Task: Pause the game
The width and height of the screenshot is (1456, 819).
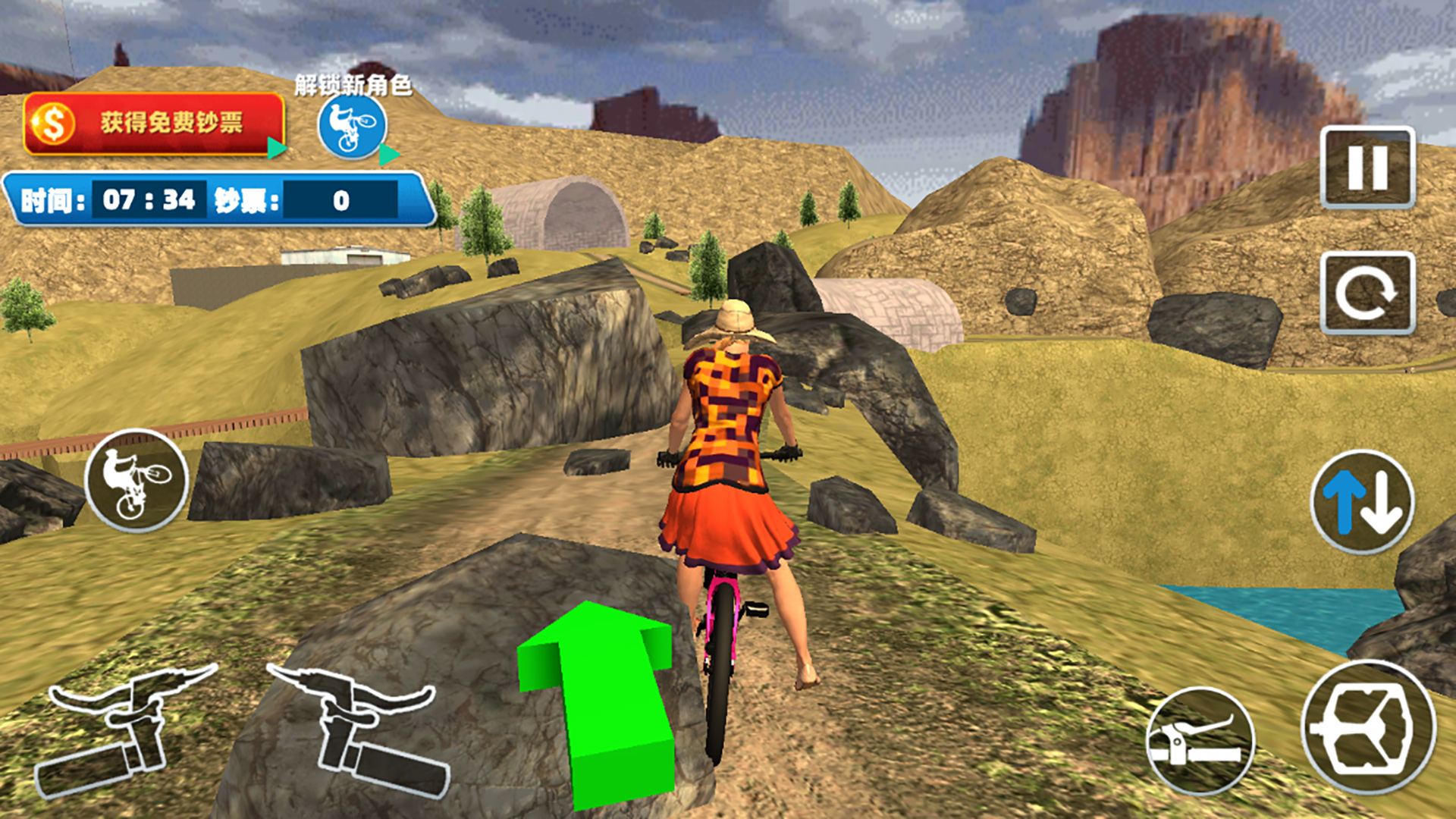Action: click(1367, 168)
